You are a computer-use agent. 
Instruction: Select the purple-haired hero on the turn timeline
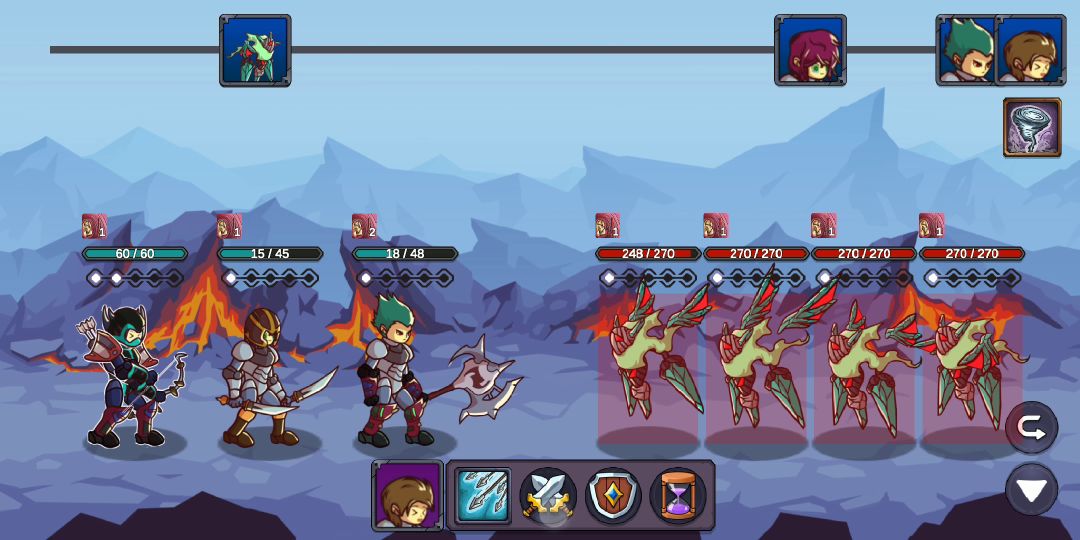pos(810,50)
